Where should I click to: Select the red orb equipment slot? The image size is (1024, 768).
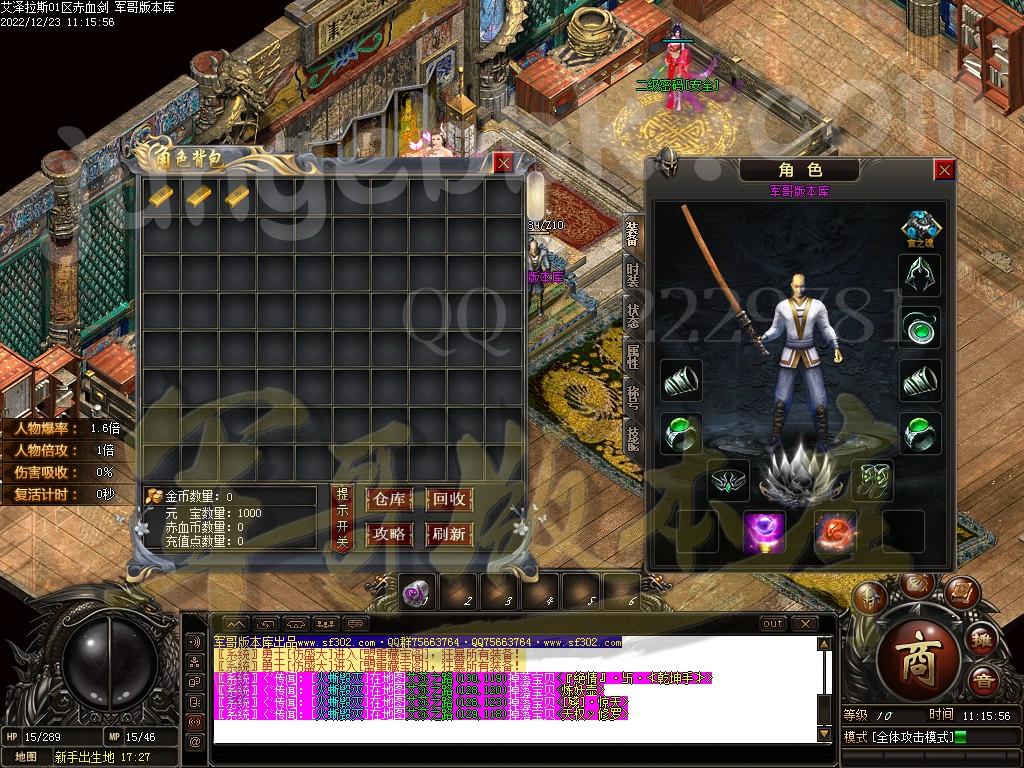tap(834, 531)
